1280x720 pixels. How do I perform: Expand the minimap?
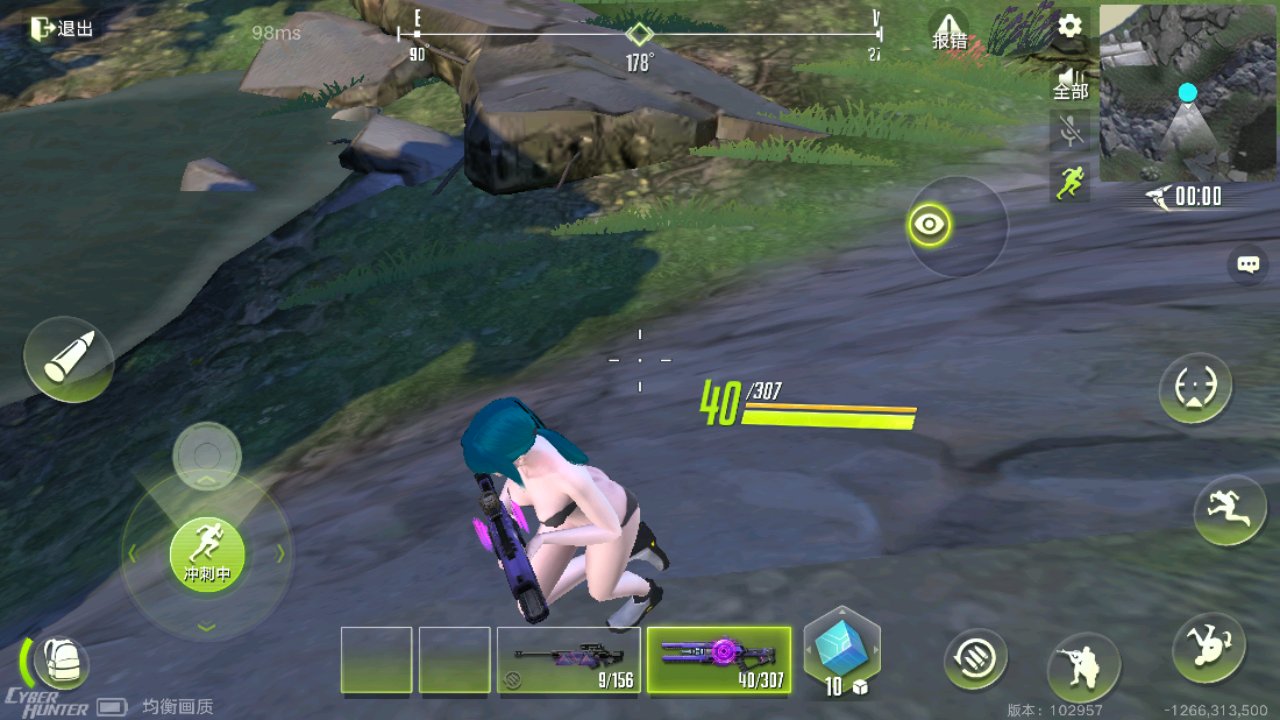pyautogui.click(x=1188, y=93)
